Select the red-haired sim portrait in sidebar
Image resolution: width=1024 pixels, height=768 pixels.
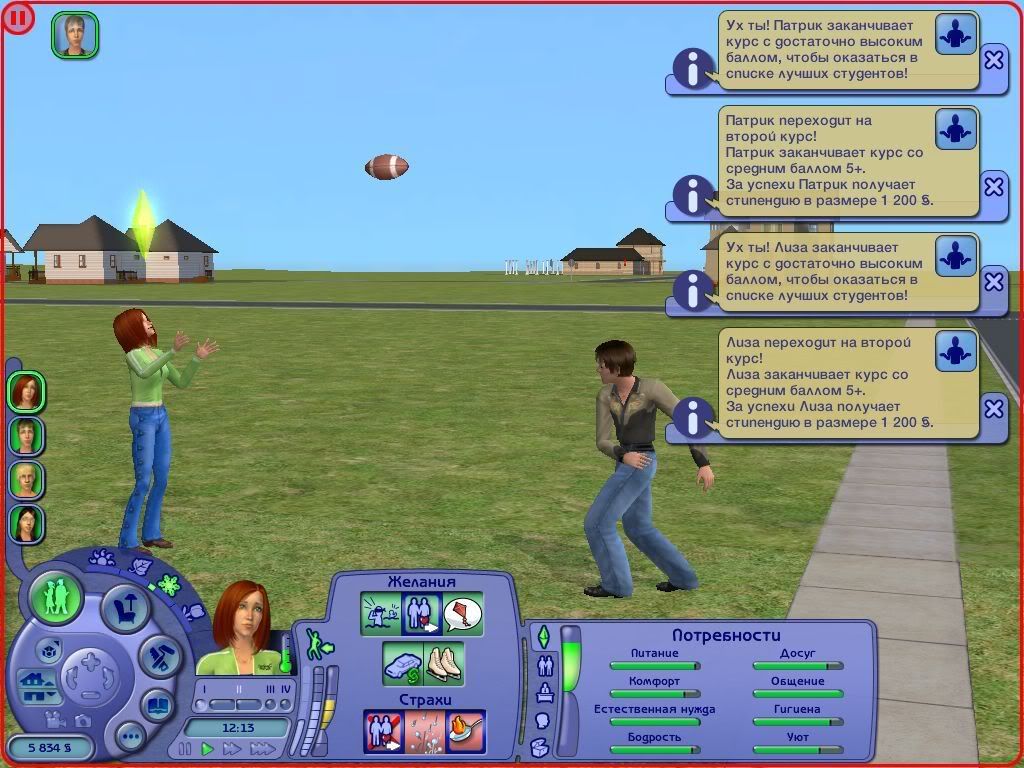click(26, 391)
